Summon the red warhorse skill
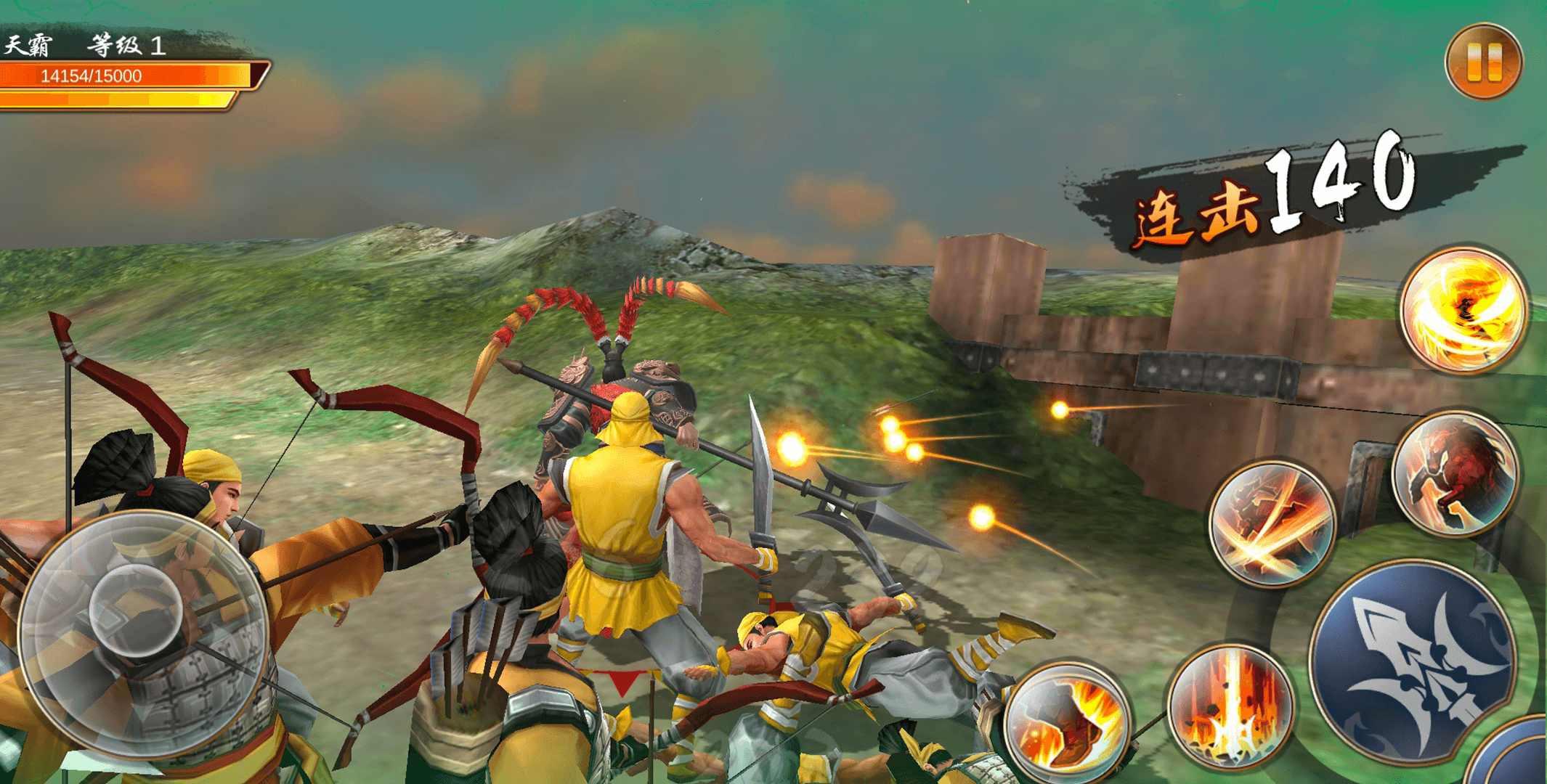 click(1455, 474)
